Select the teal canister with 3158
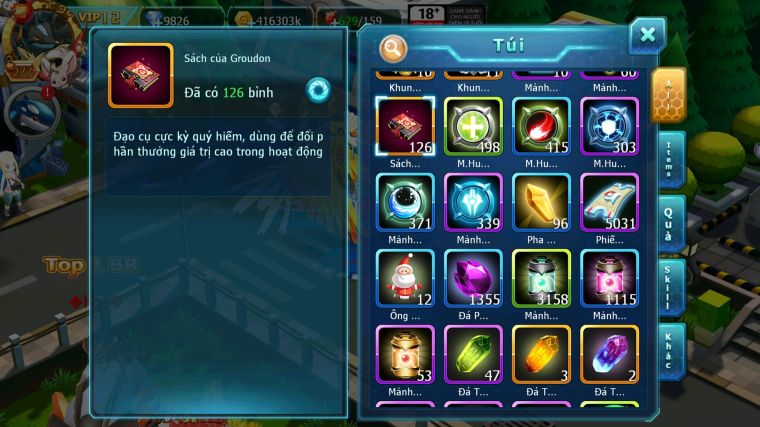Image resolution: width=760 pixels, height=427 pixels. 541,278
